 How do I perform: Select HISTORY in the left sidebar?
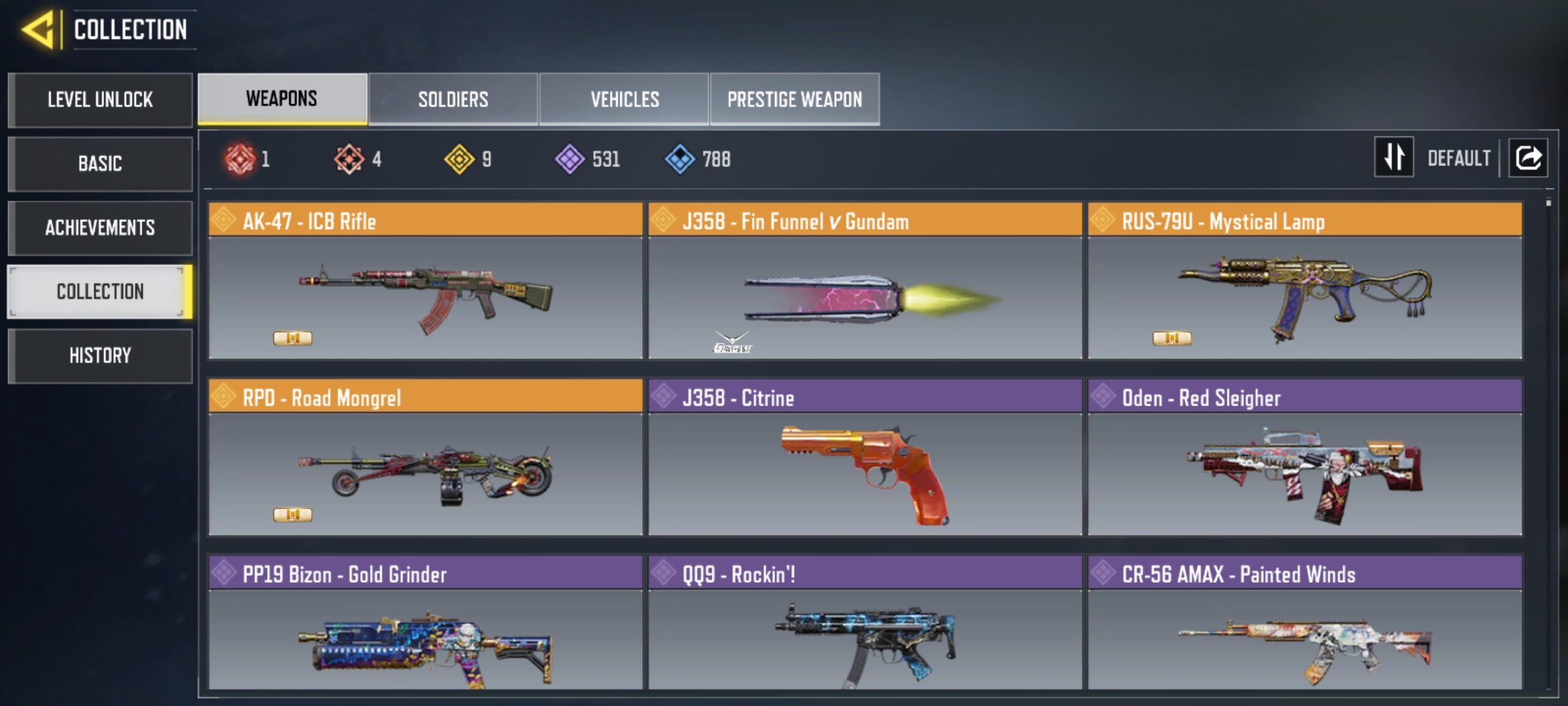100,355
